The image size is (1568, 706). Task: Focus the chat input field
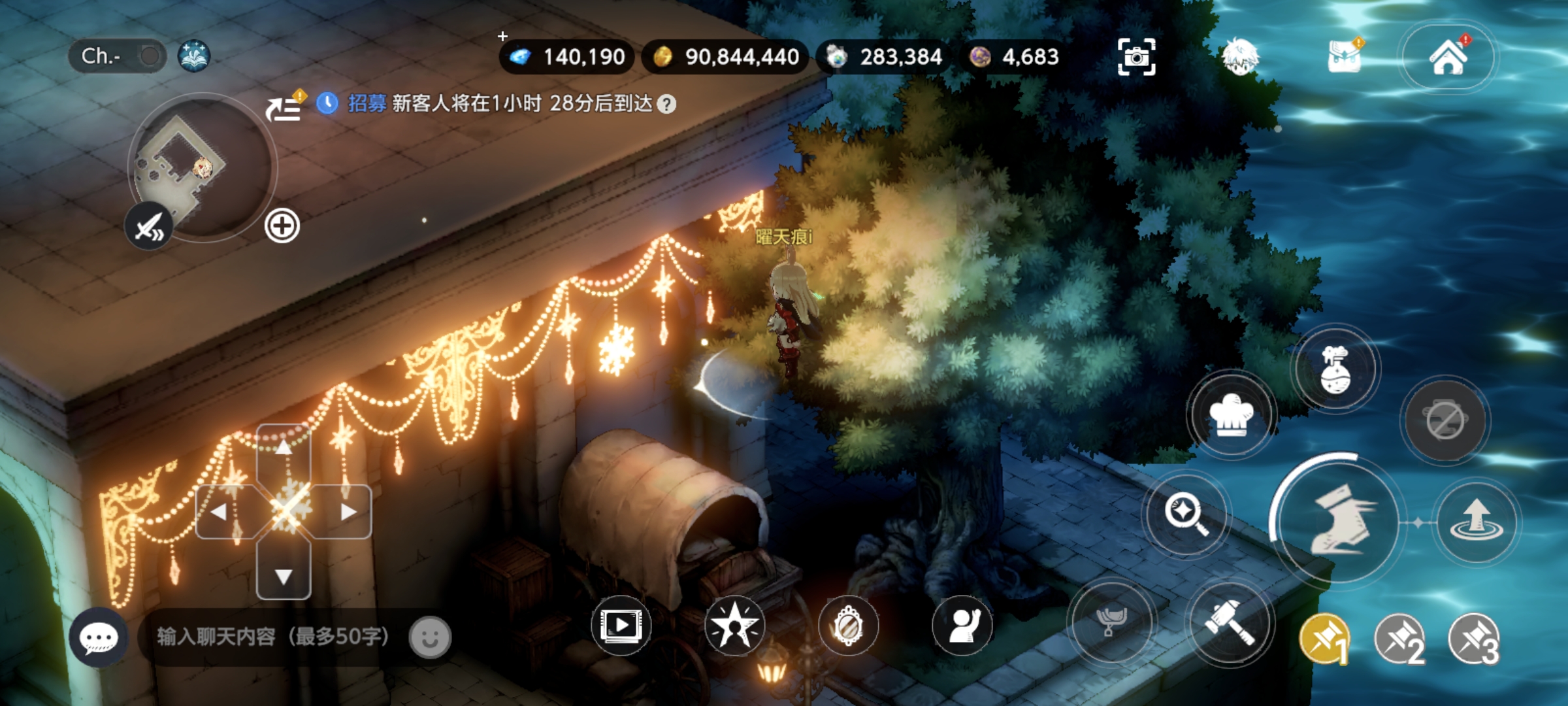coord(273,637)
